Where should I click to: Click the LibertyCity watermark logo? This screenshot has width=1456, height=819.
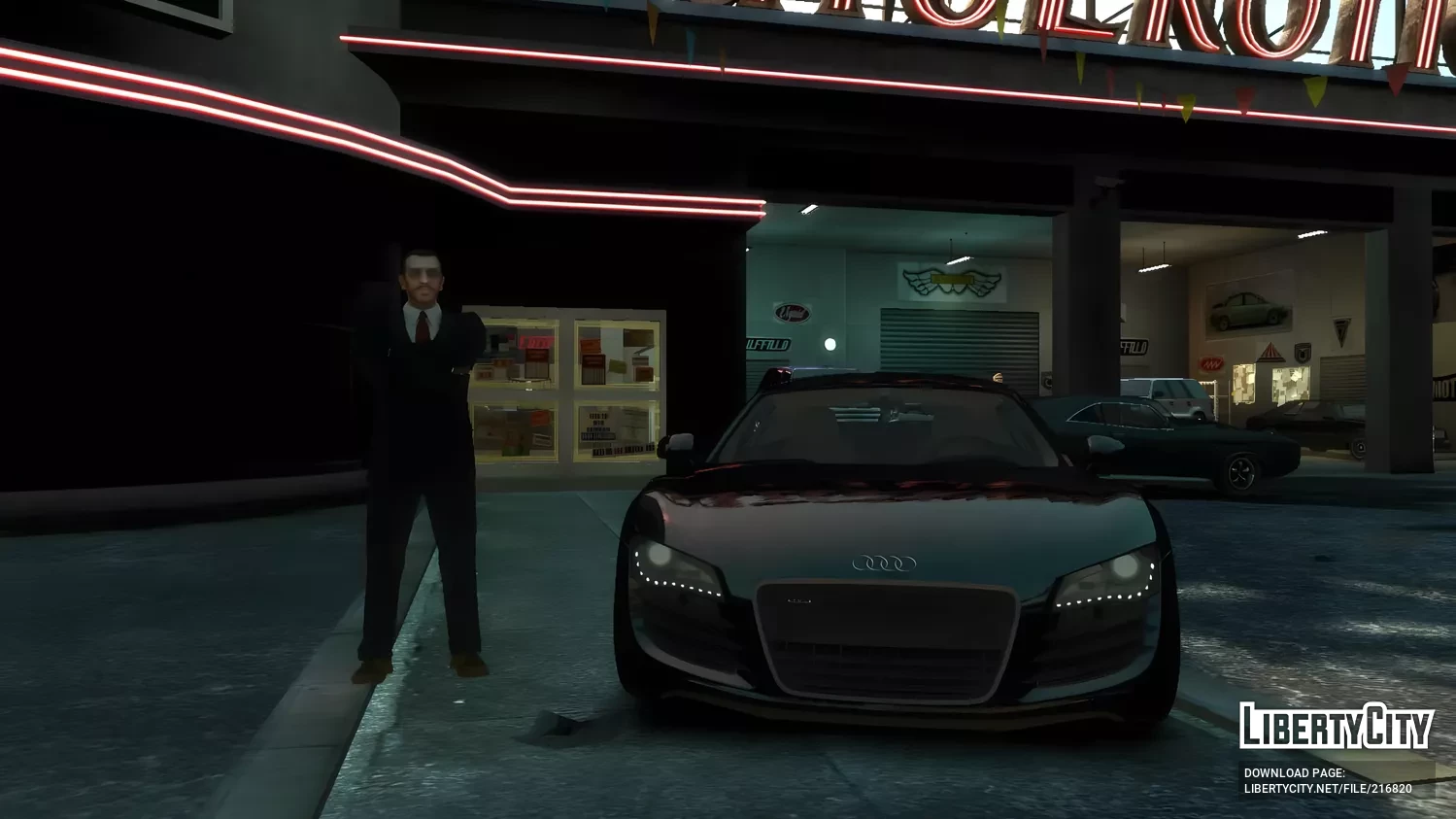(x=1336, y=726)
